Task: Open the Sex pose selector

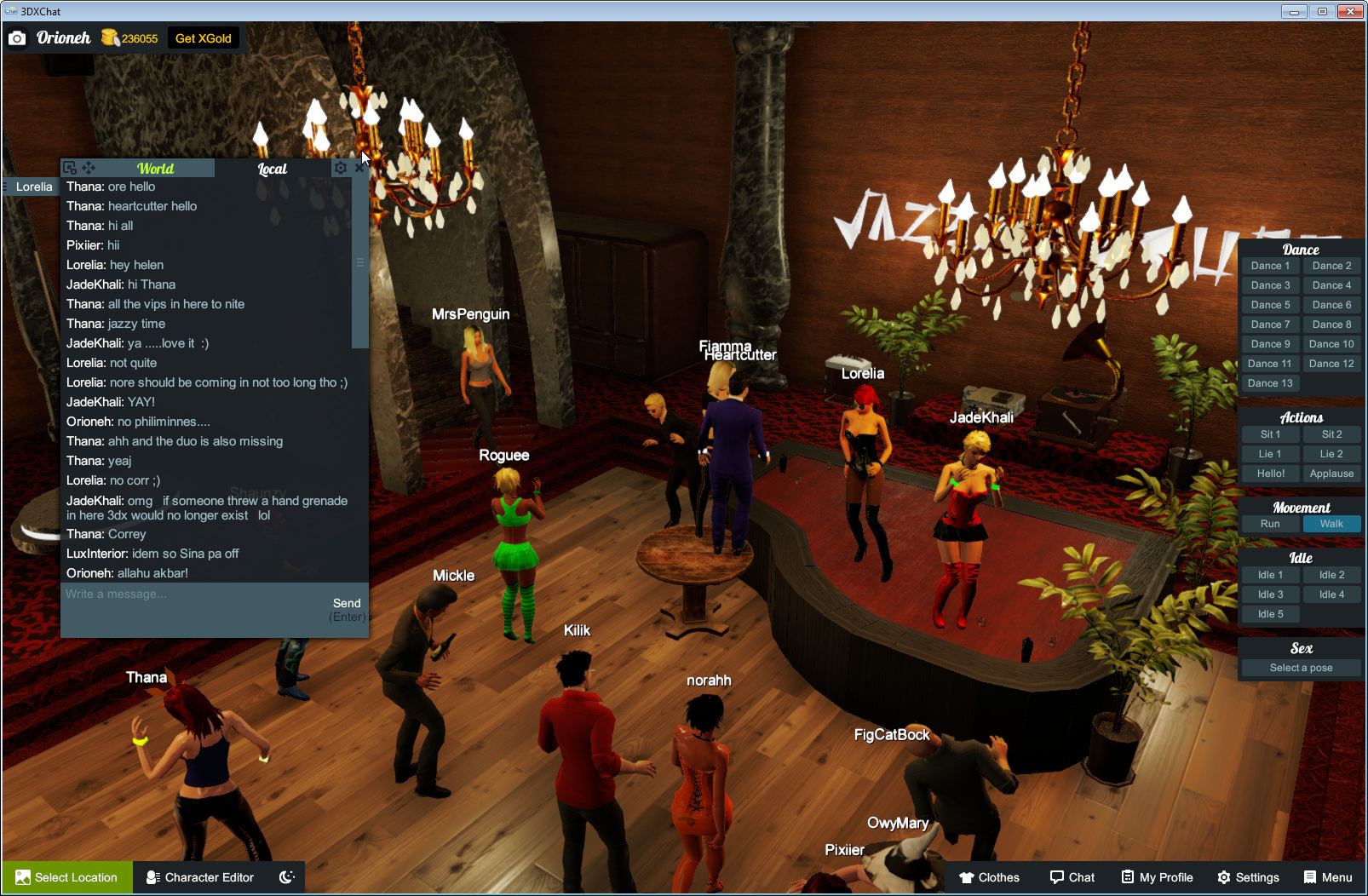Action: pos(1301,668)
